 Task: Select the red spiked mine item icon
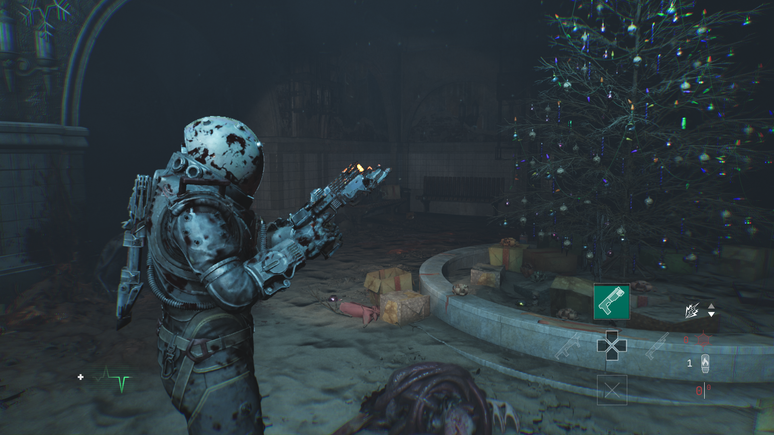tap(703, 338)
